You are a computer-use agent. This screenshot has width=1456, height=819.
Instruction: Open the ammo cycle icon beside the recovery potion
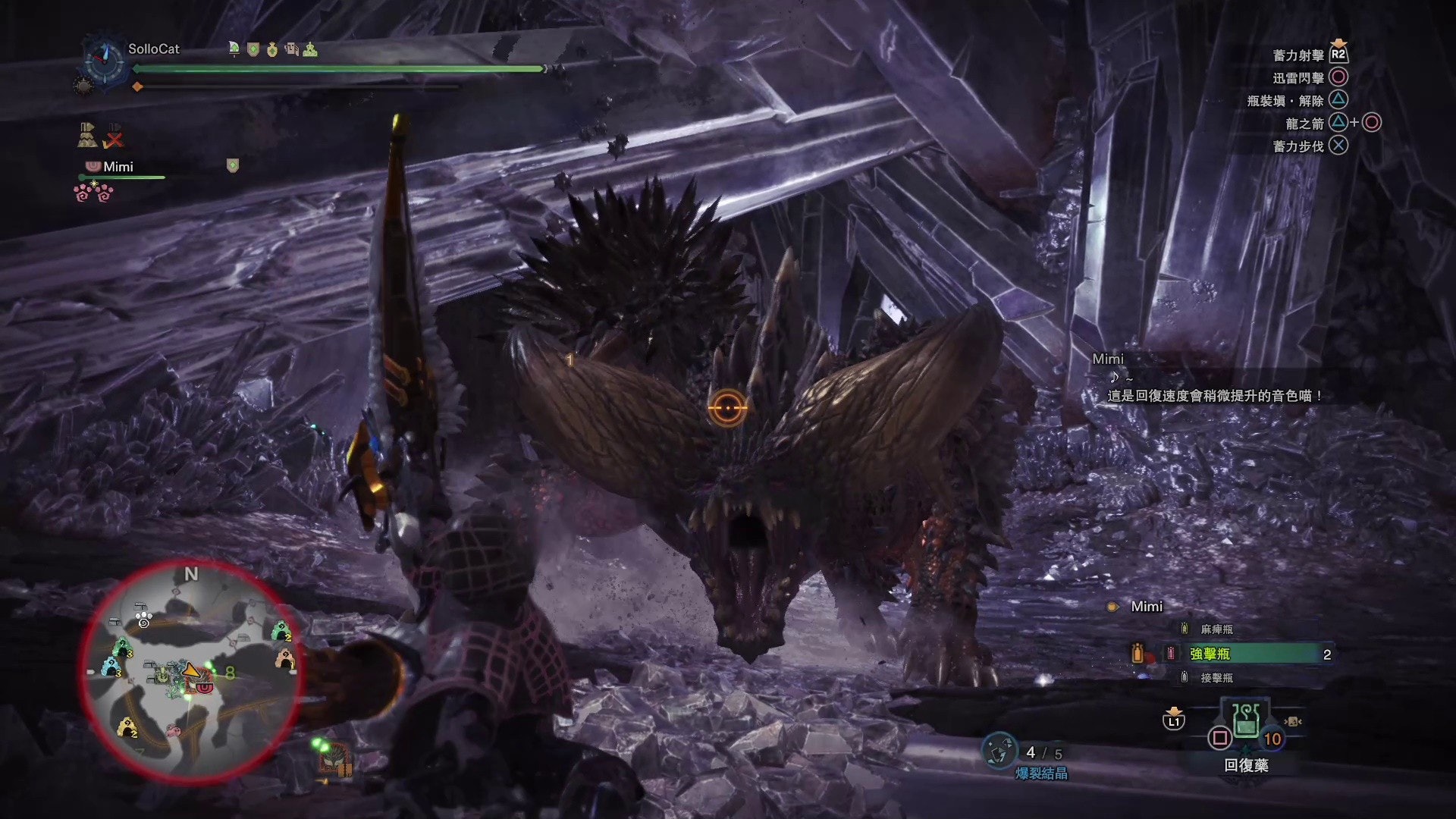1292,722
